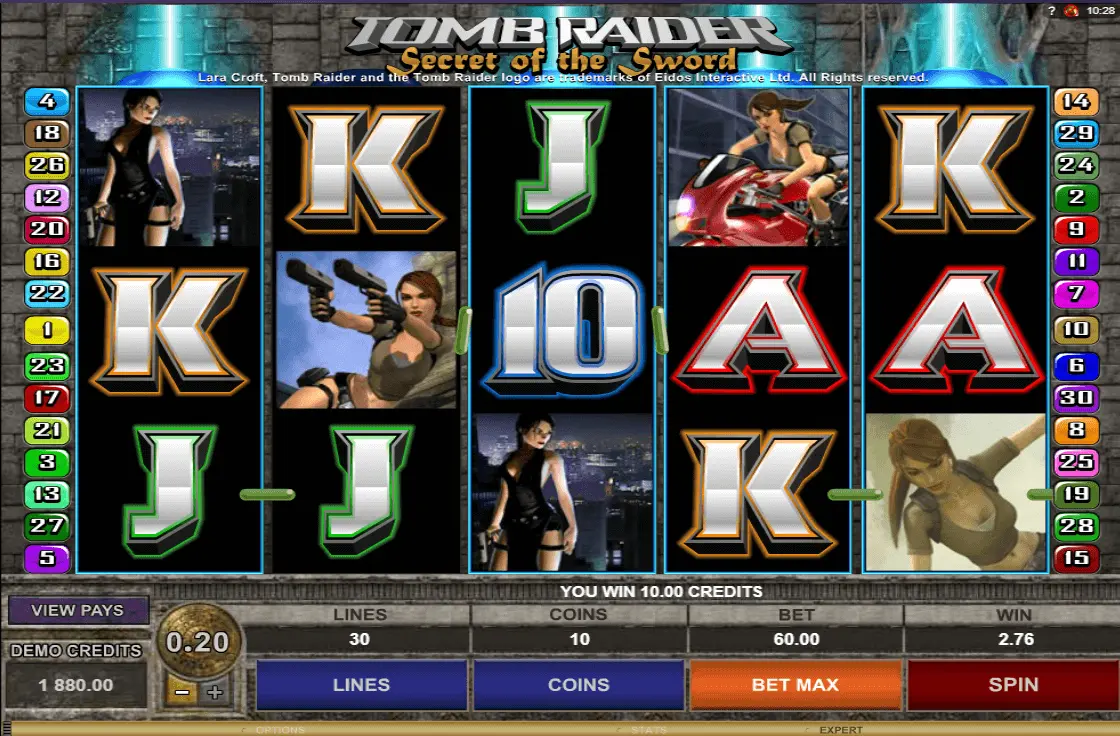Change the coins per line with Coins

point(578,685)
